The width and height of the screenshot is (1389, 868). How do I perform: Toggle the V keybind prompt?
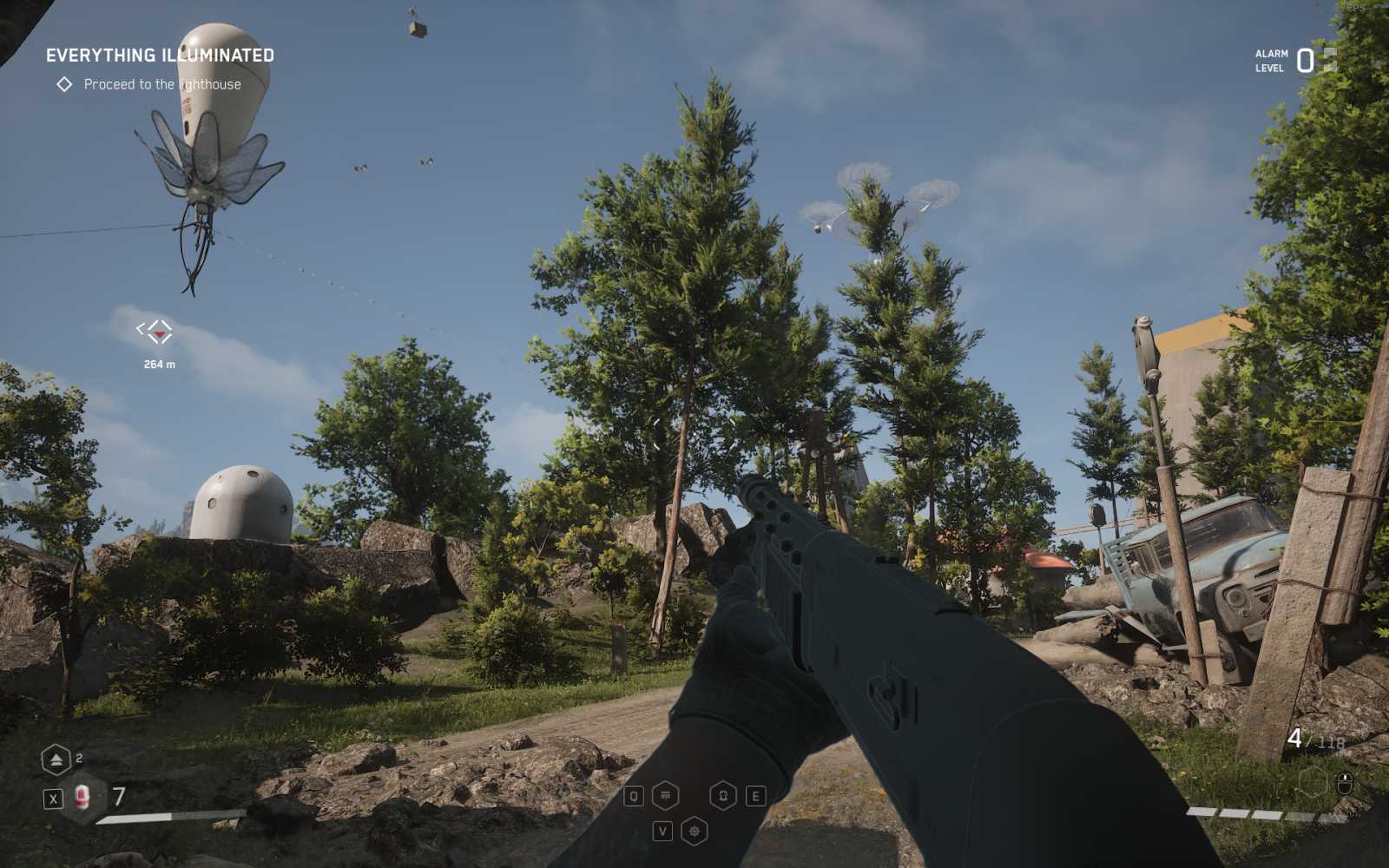click(x=664, y=829)
